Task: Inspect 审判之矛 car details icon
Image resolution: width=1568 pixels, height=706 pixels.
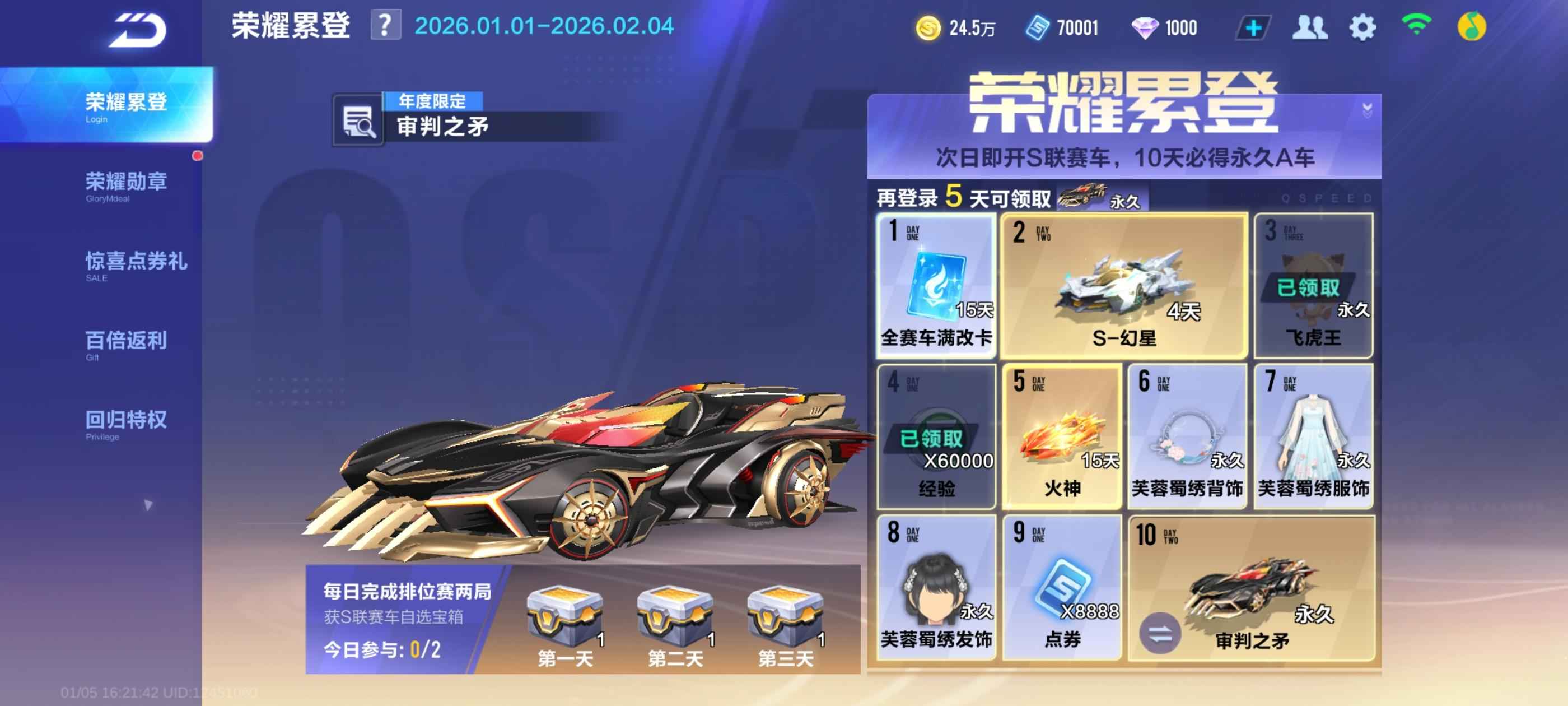Action: pyautogui.click(x=358, y=121)
